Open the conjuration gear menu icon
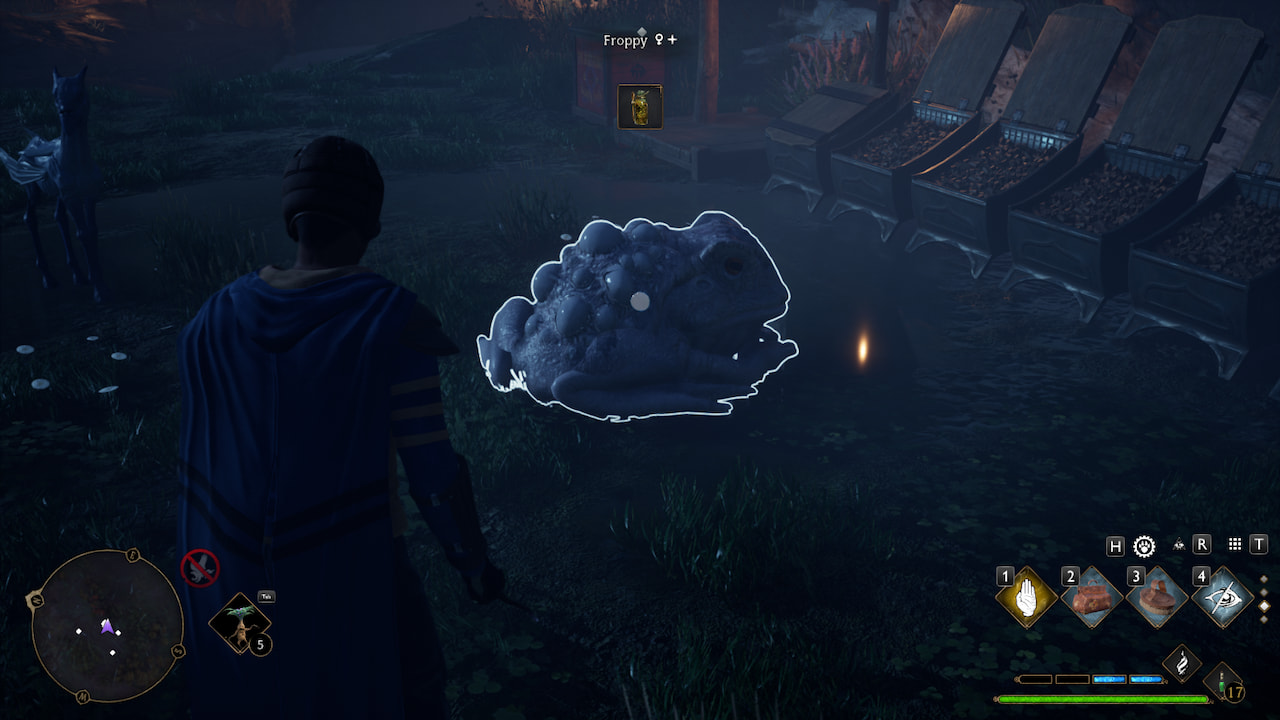The height and width of the screenshot is (720, 1280). (1144, 546)
